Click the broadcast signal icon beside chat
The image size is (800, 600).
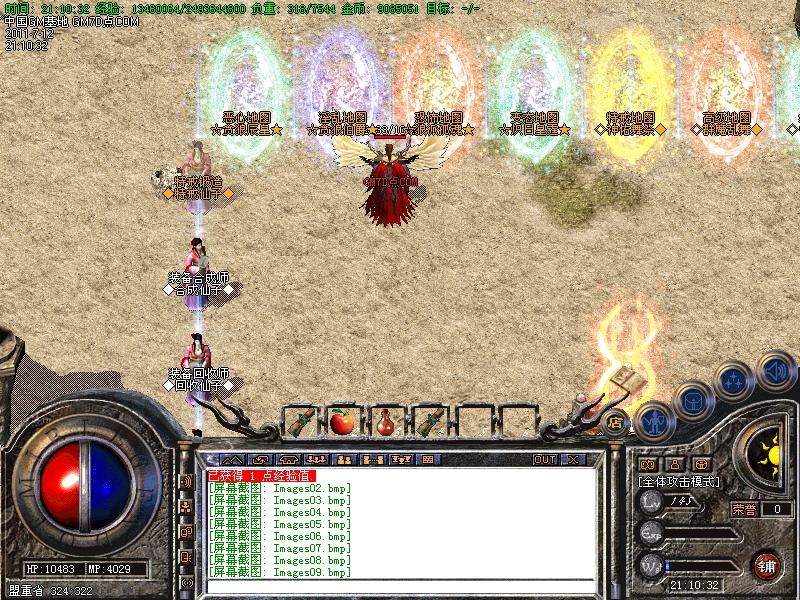pos(186,482)
